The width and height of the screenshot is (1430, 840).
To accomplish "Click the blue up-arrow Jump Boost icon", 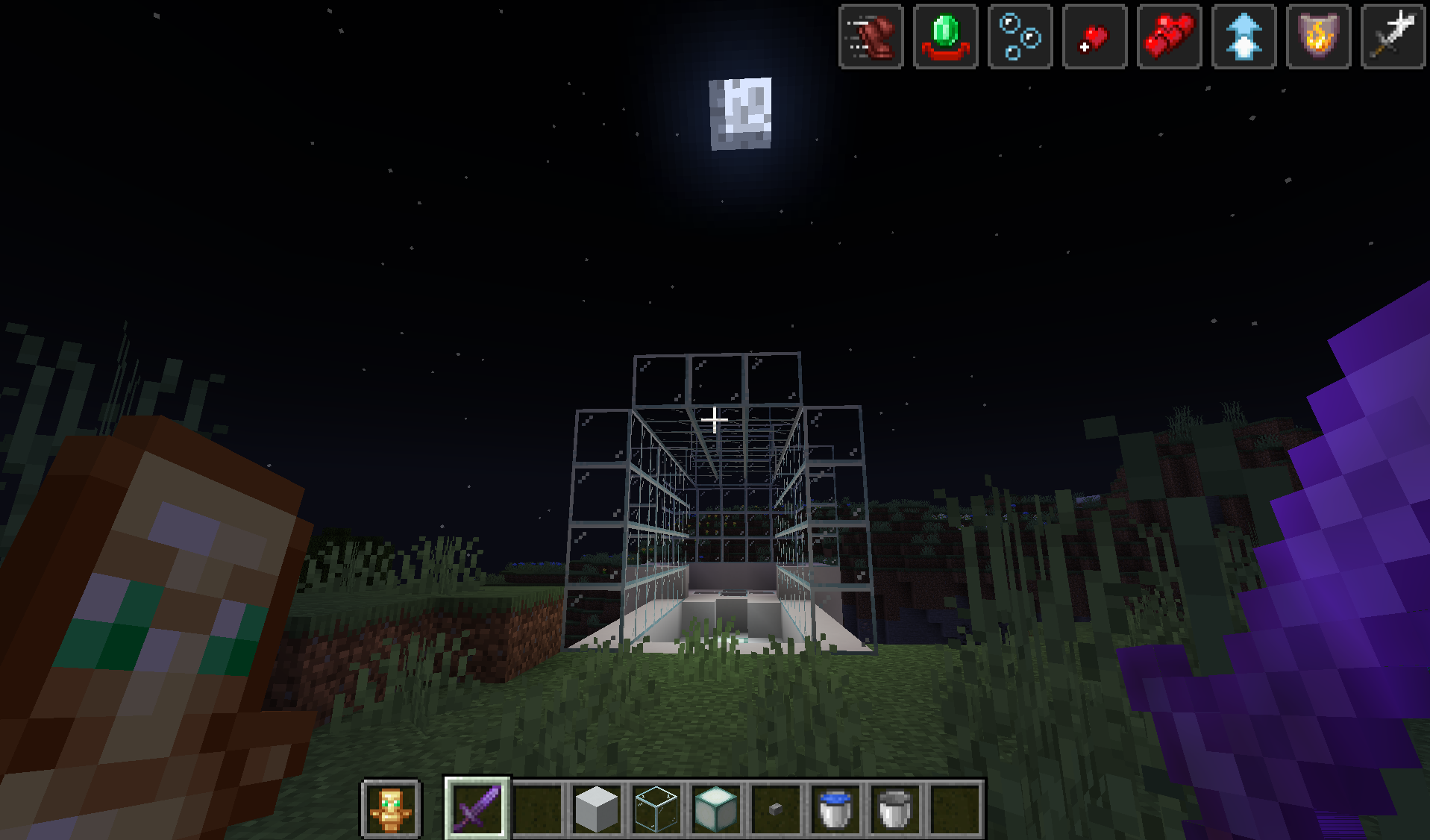I will [x=1244, y=37].
